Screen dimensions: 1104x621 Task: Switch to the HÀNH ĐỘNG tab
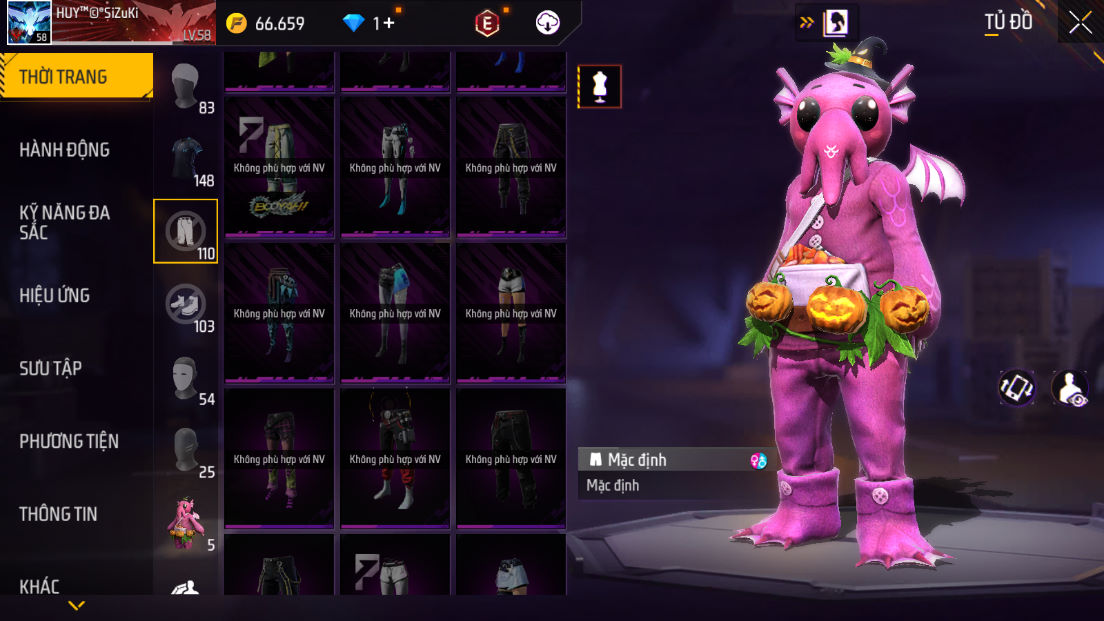tap(64, 150)
